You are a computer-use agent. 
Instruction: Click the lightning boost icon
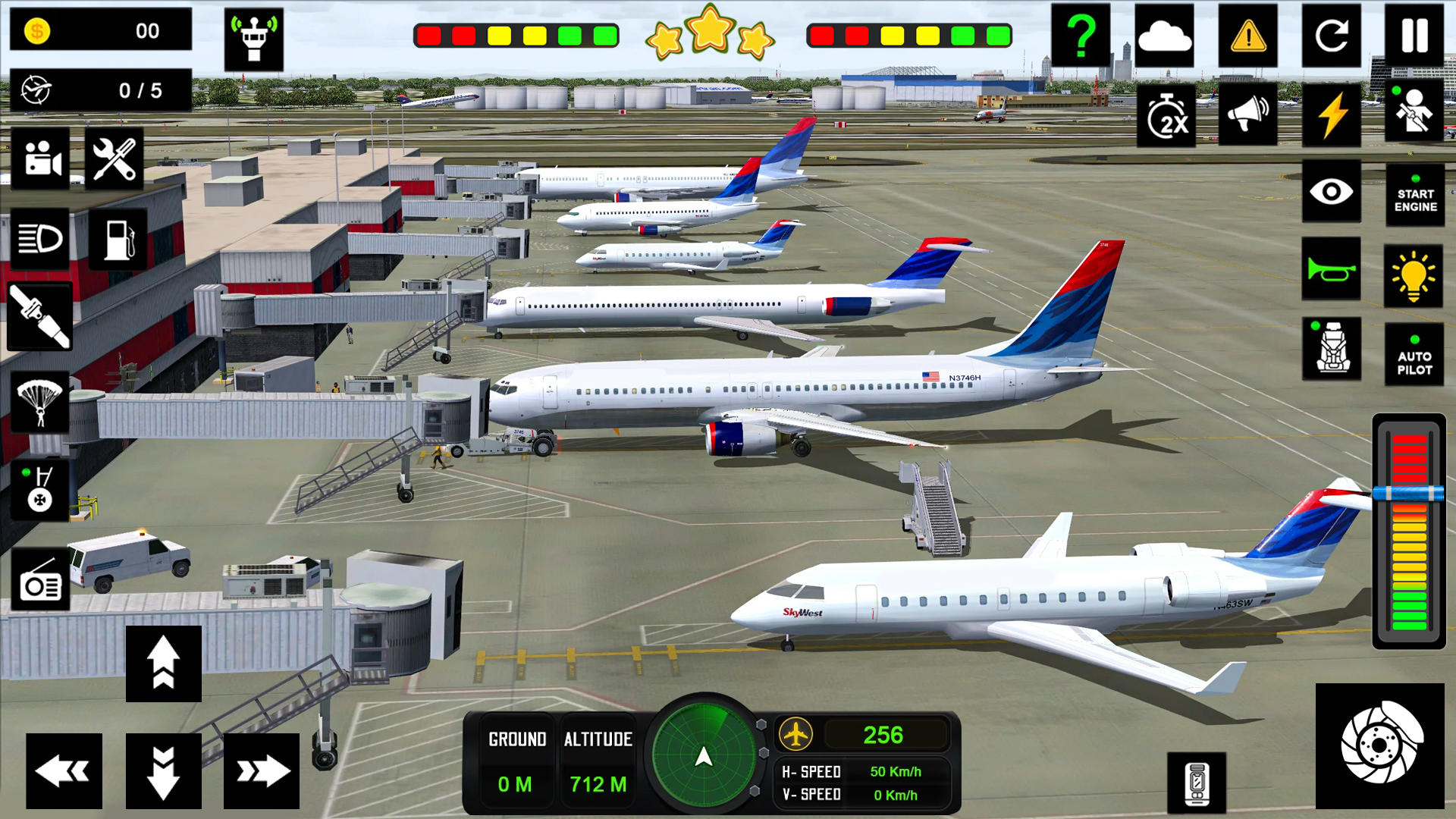tap(1332, 112)
